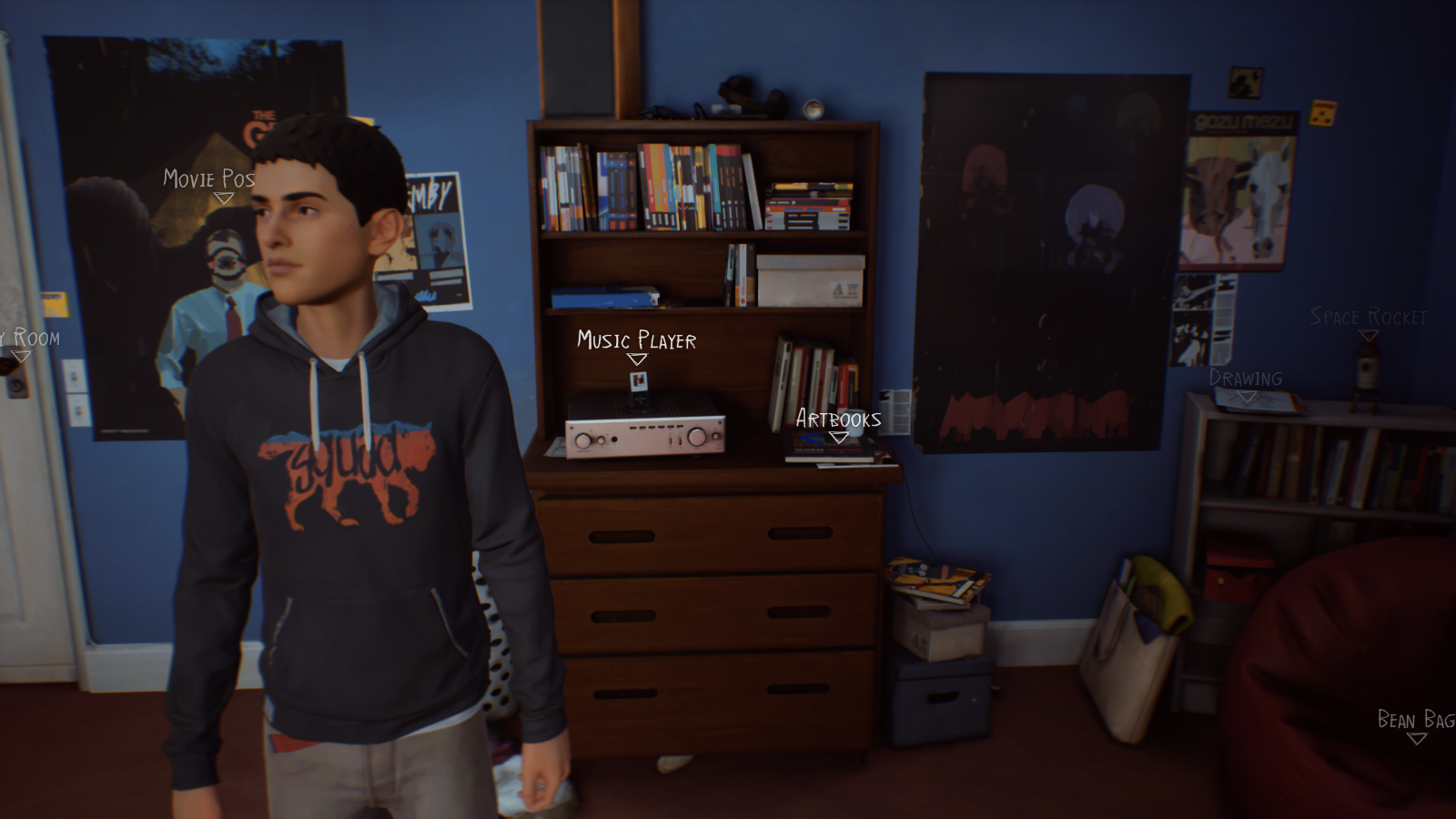
Task: Expand the chevron under Artbooks
Action: click(838, 437)
